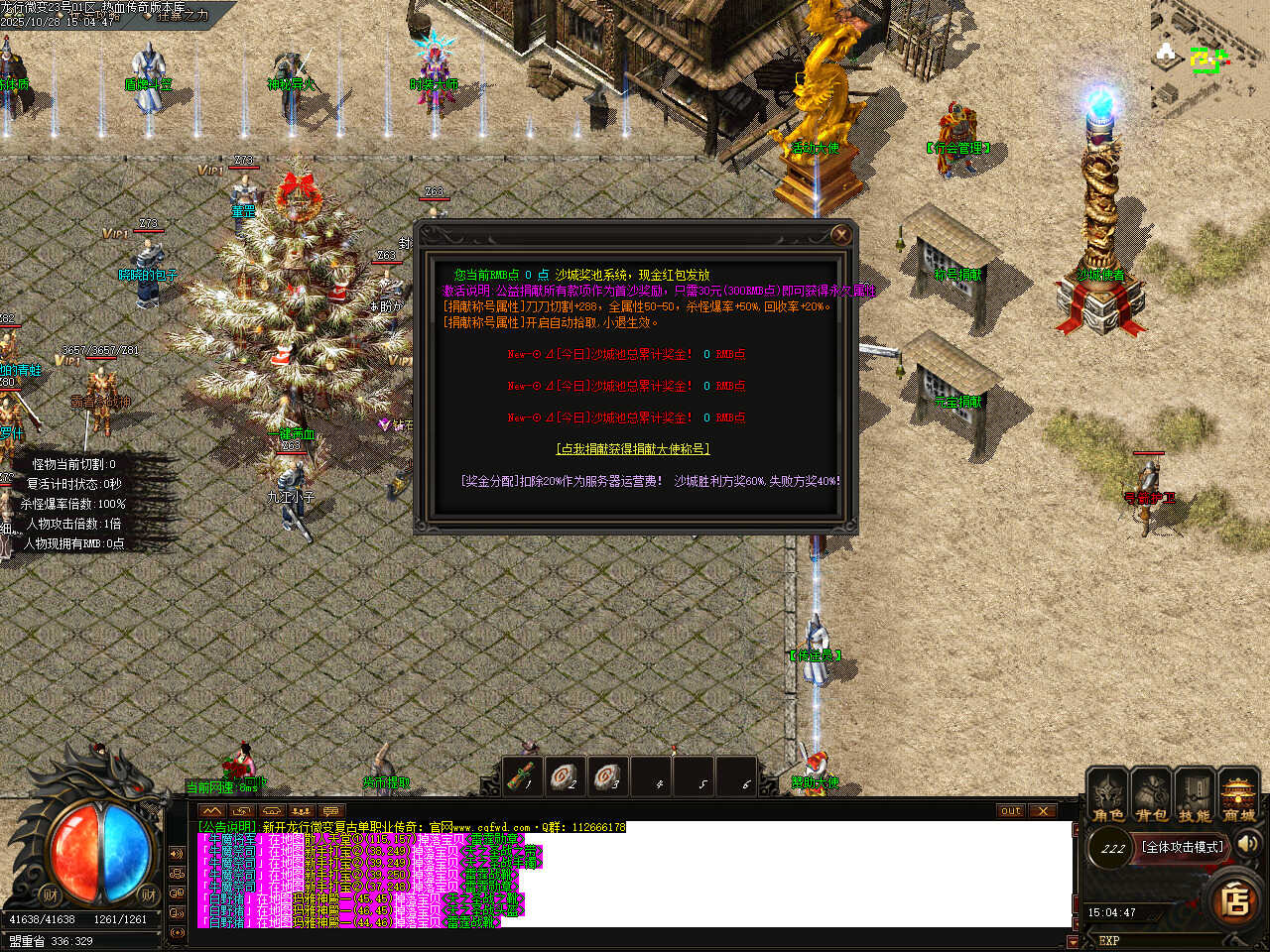Click the 点我捐献获得捐献大使称号 link
Viewport: 1270px width, 952px height.
(x=632, y=449)
